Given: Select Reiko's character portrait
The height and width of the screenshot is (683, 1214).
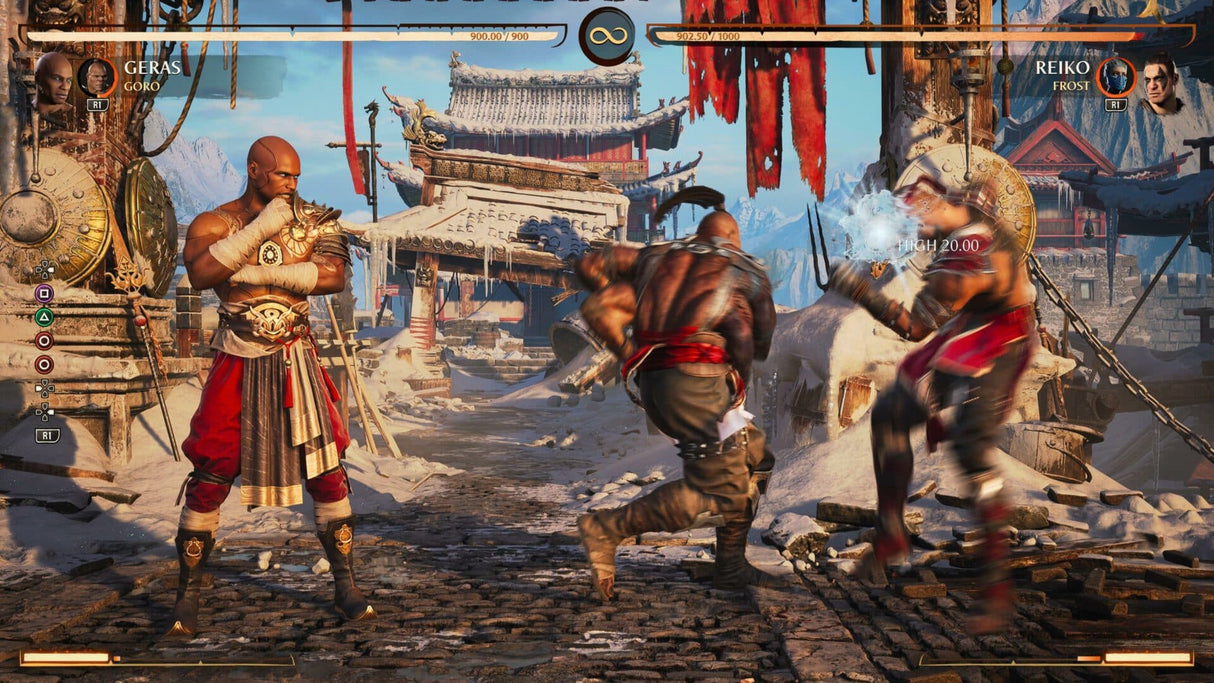Looking at the screenshot, I should (1161, 84).
